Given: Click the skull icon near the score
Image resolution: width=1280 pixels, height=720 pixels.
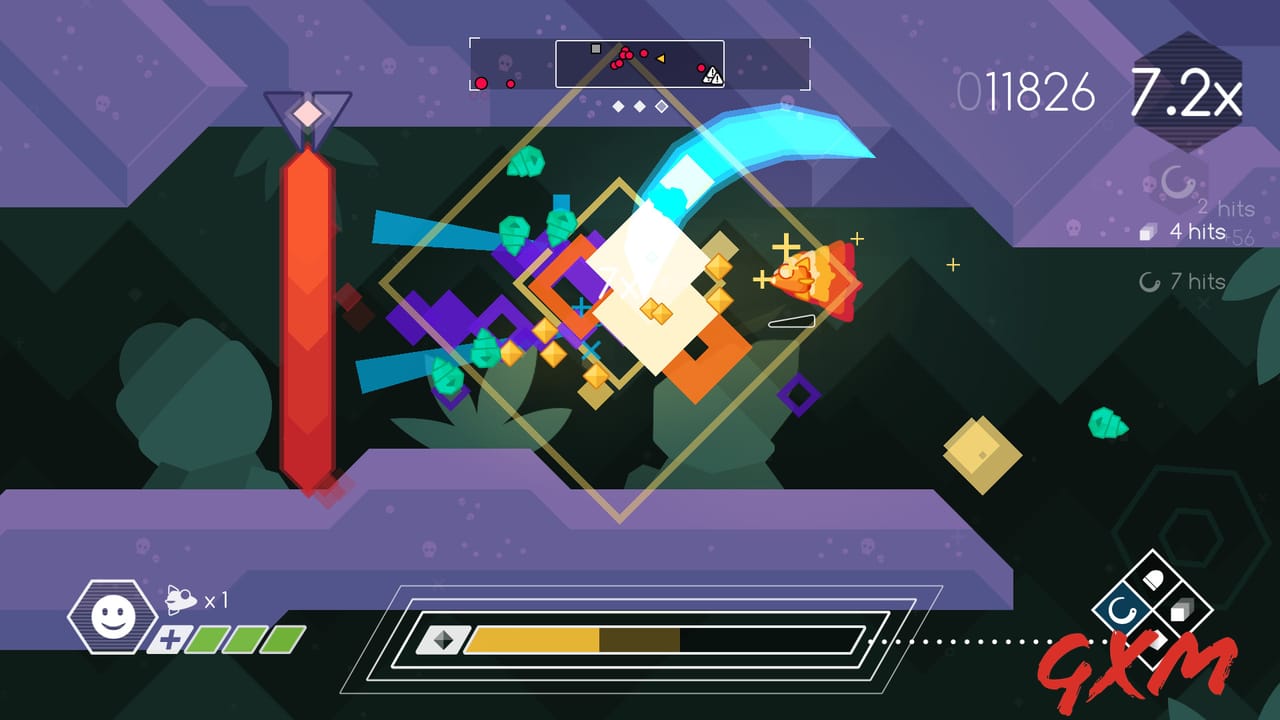Looking at the screenshot, I should click(1148, 185).
